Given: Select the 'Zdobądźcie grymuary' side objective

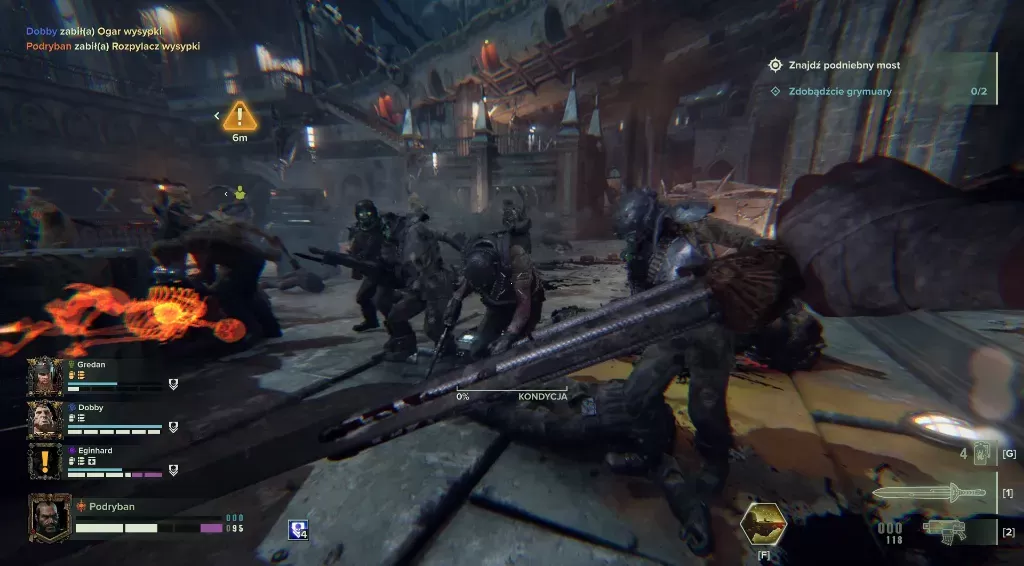Looking at the screenshot, I should tap(838, 92).
